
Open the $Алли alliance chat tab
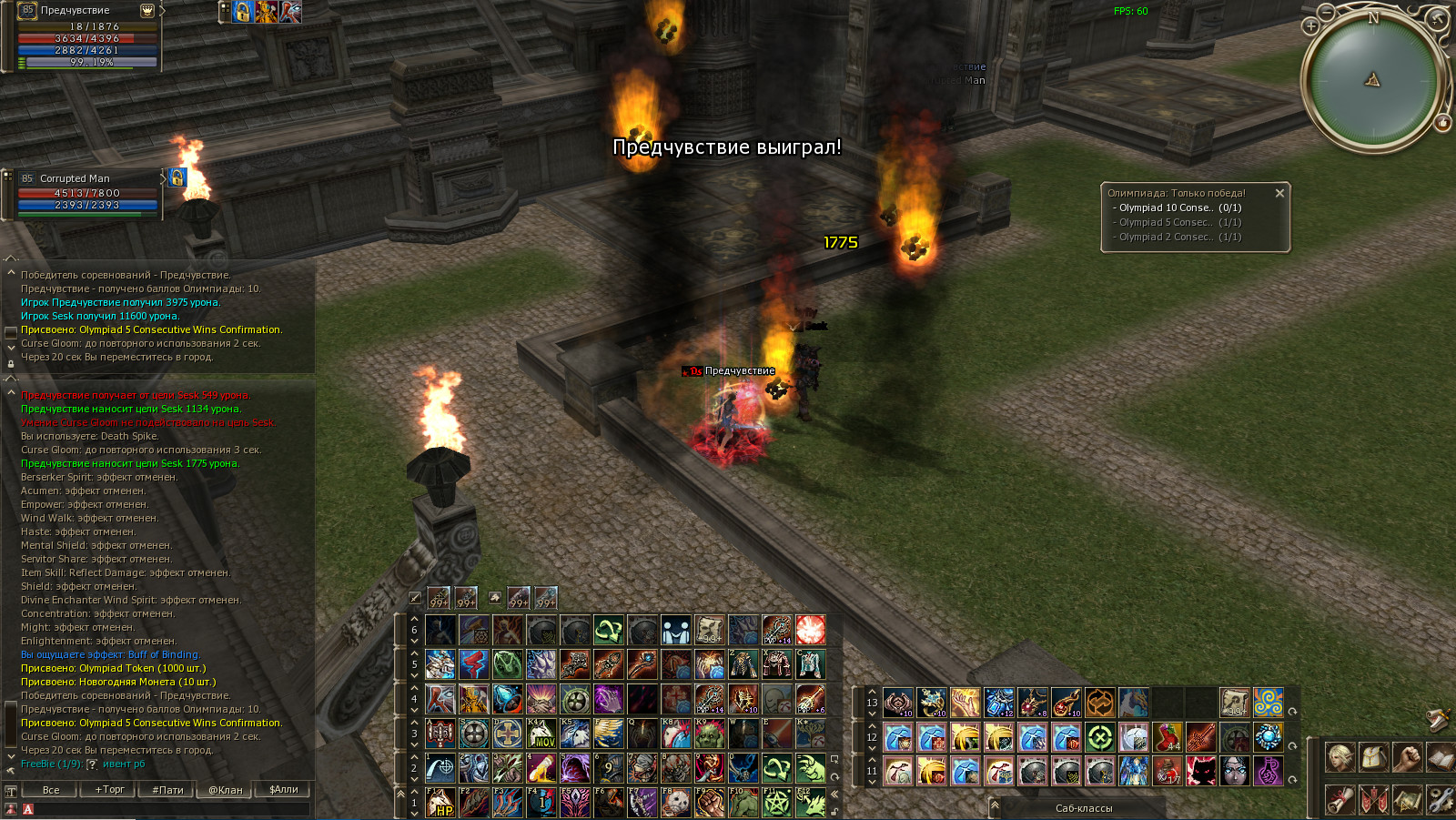(x=284, y=790)
